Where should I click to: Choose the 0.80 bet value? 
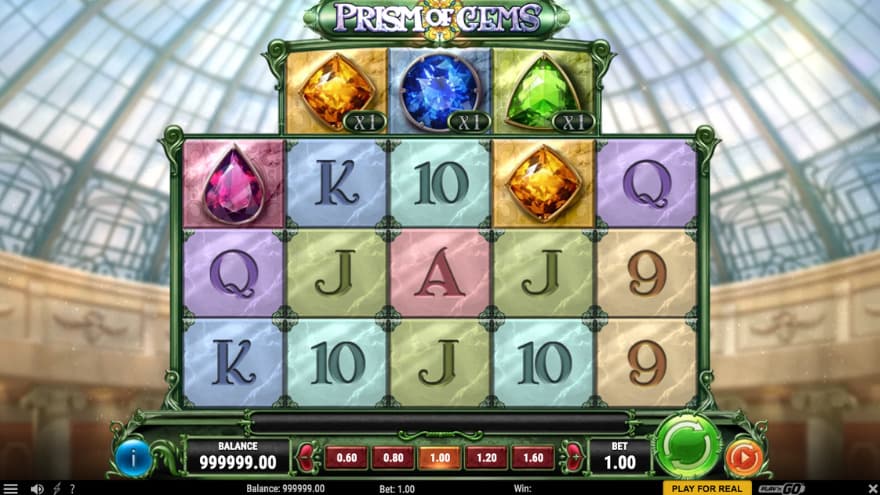click(392, 458)
